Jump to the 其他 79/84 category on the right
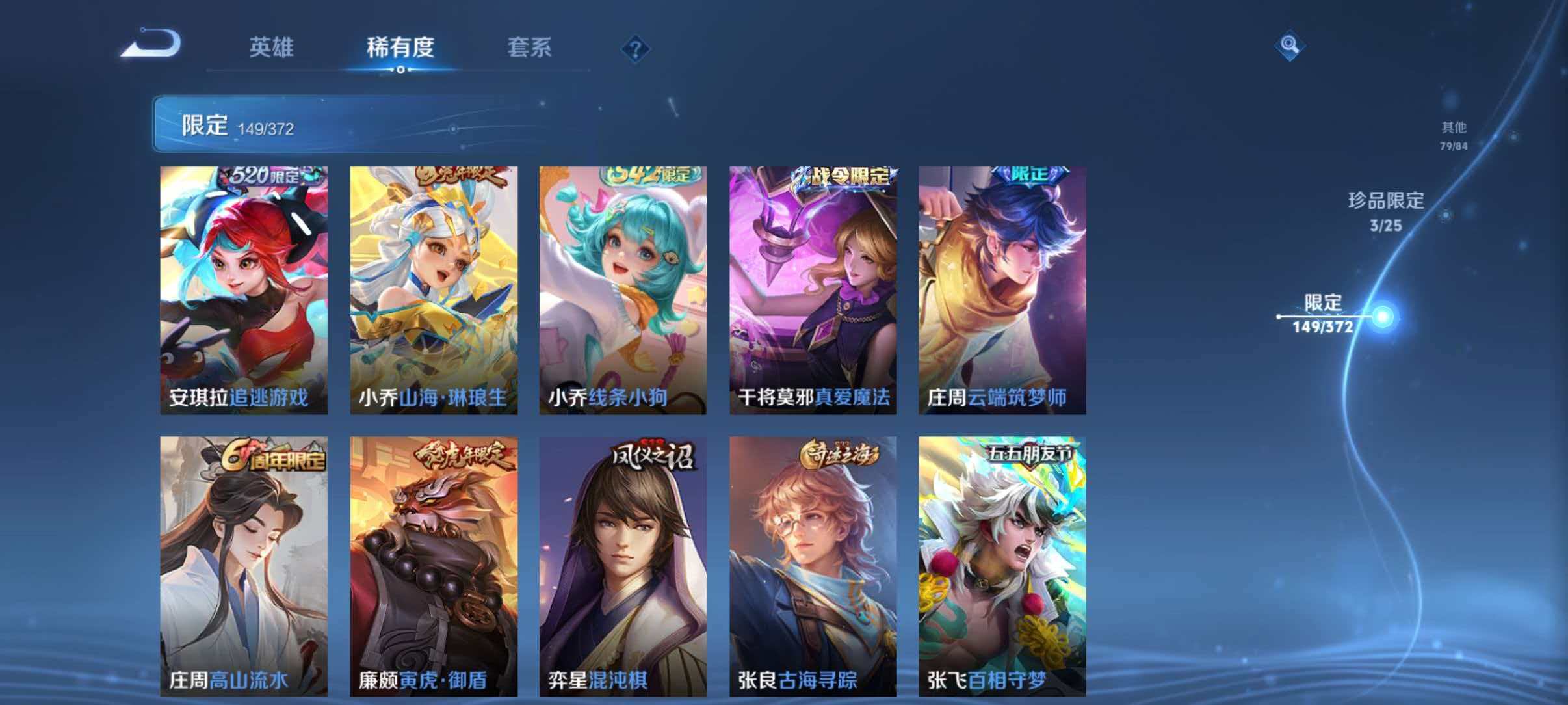1568x705 pixels. click(1454, 135)
